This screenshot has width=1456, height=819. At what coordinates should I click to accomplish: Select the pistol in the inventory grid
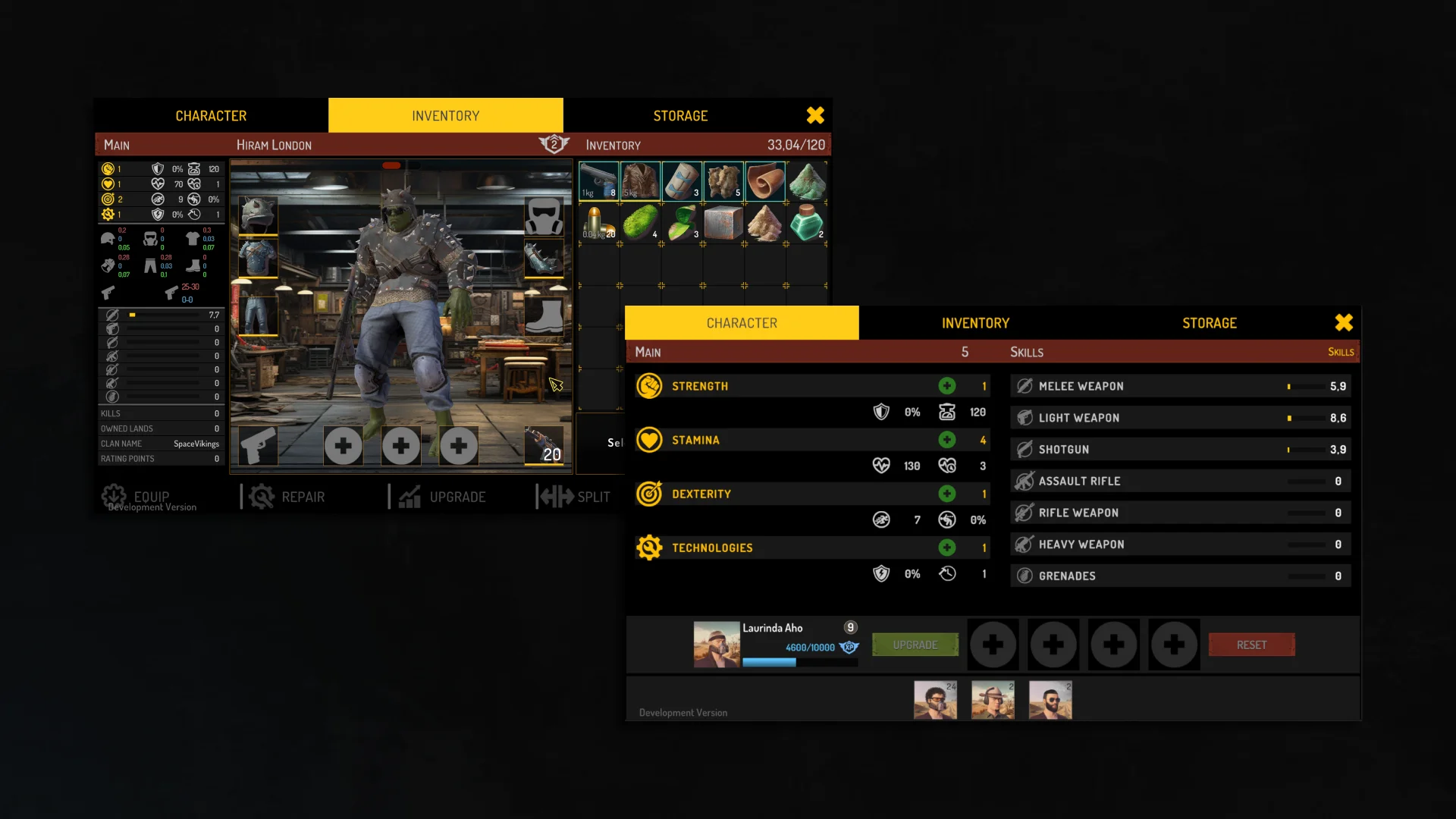(x=598, y=181)
